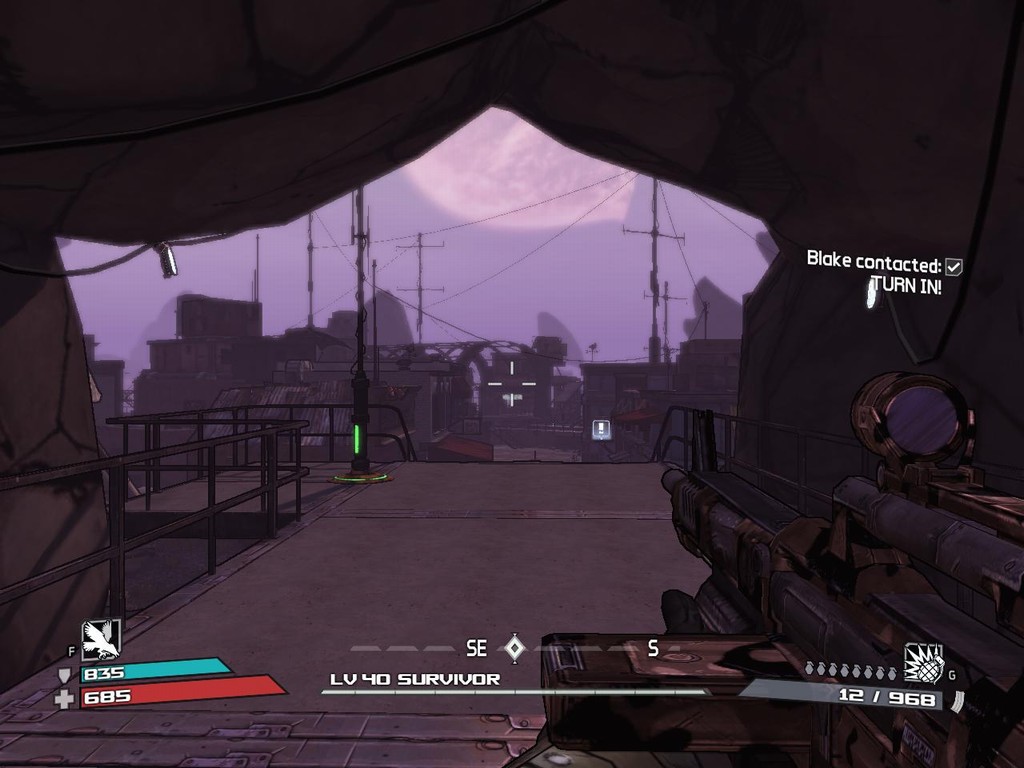Select the grenade icon beside ammo counter

tap(923, 662)
